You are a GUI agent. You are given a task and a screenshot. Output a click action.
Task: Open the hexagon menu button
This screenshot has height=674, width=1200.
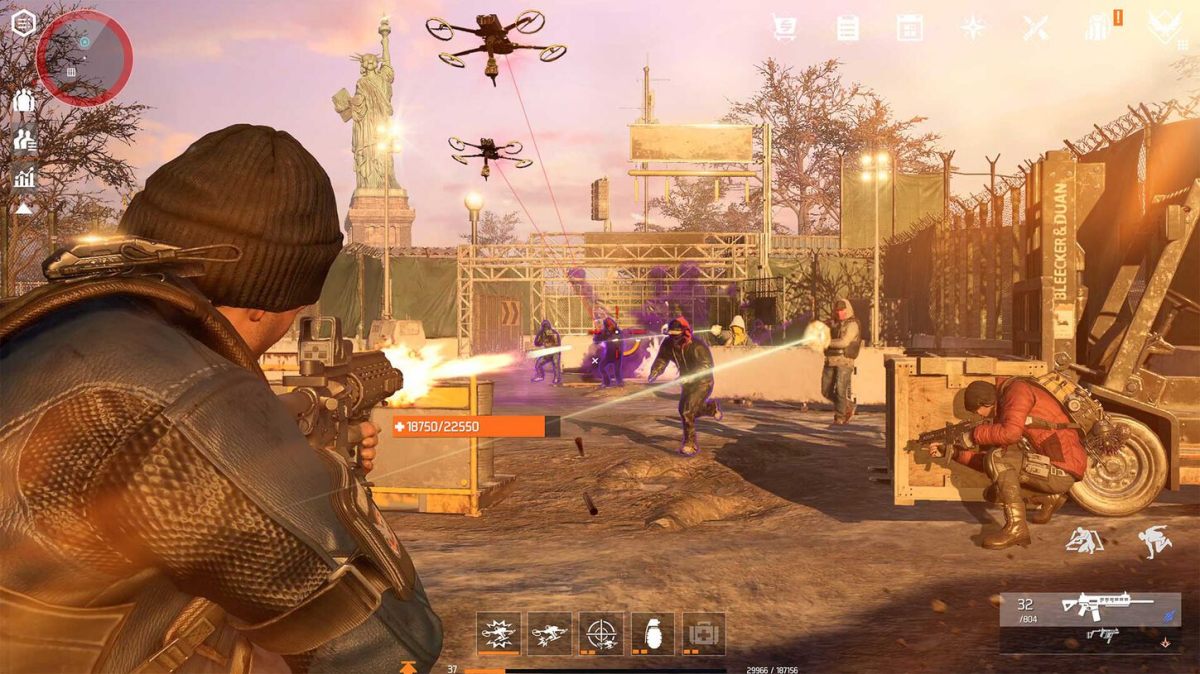(24, 23)
